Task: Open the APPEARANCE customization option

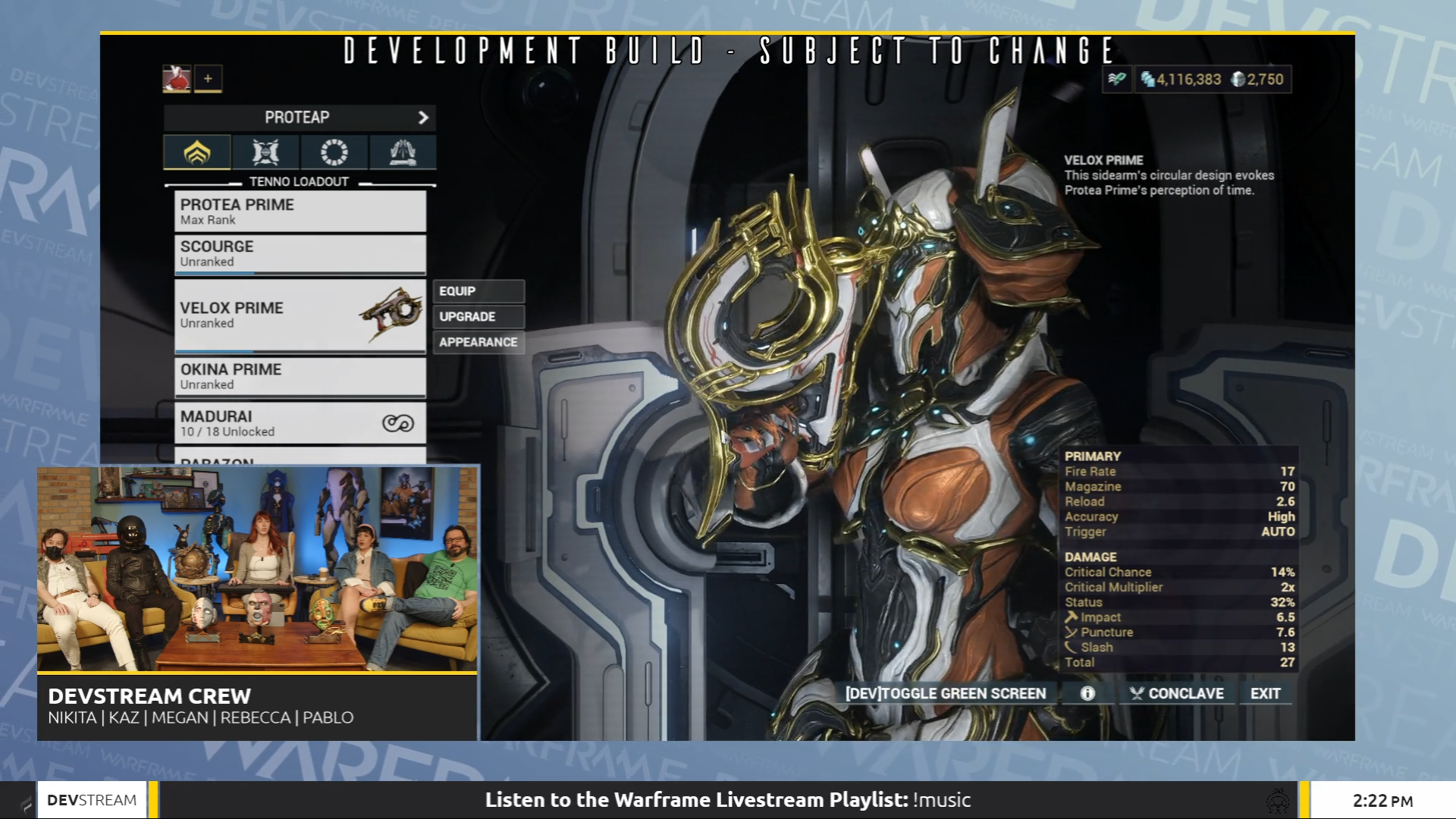Action: (479, 342)
